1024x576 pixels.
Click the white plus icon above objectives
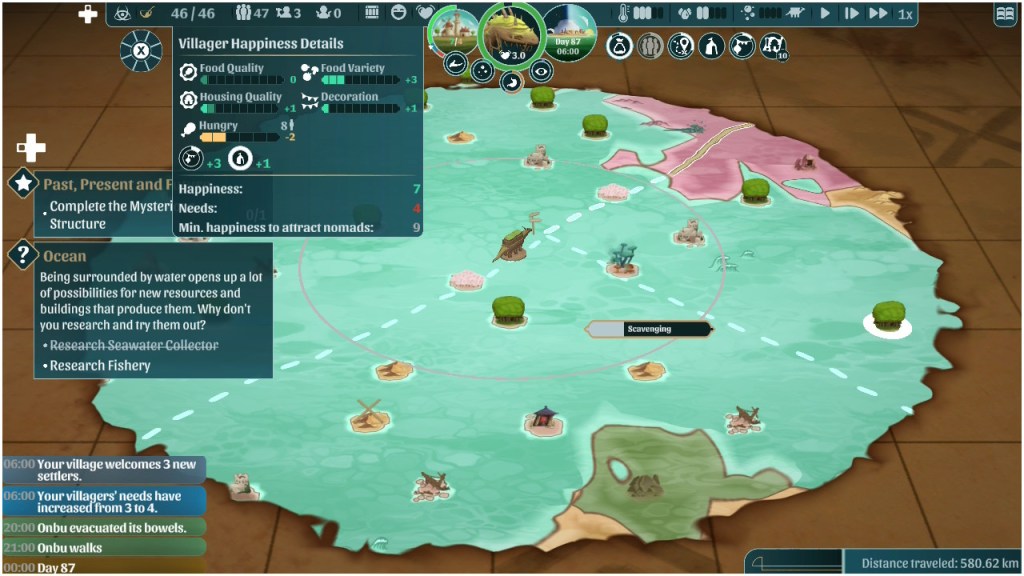[x=31, y=149]
